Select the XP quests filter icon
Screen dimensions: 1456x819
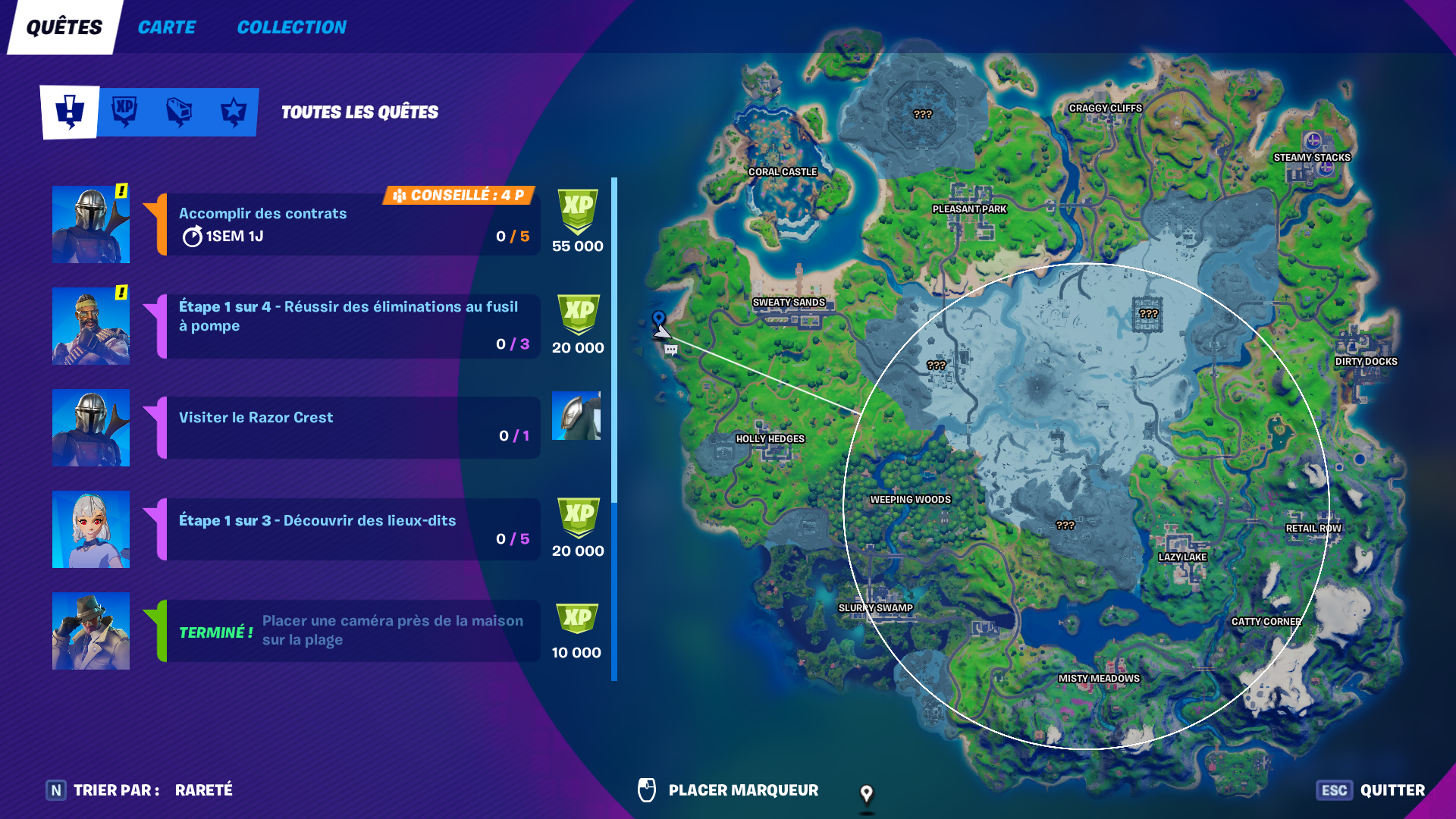click(x=124, y=112)
